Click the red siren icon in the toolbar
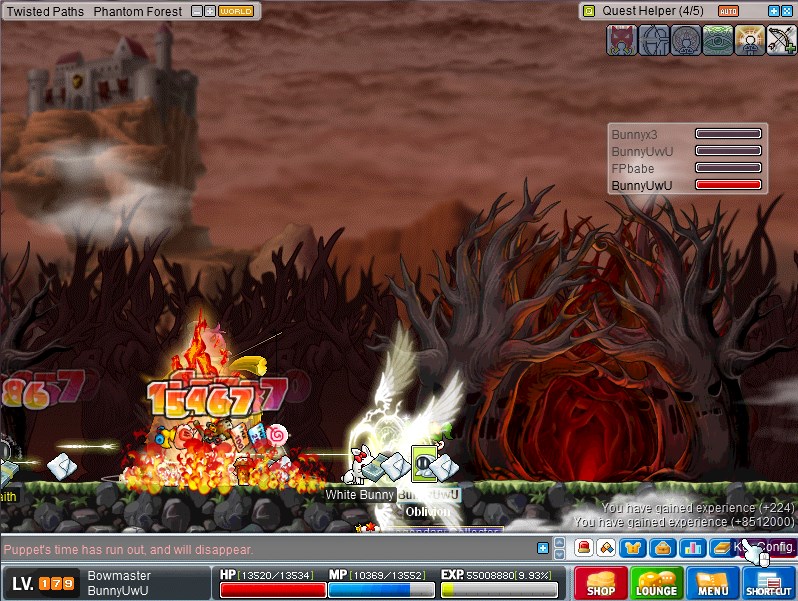Image resolution: width=798 pixels, height=601 pixels. point(582,547)
